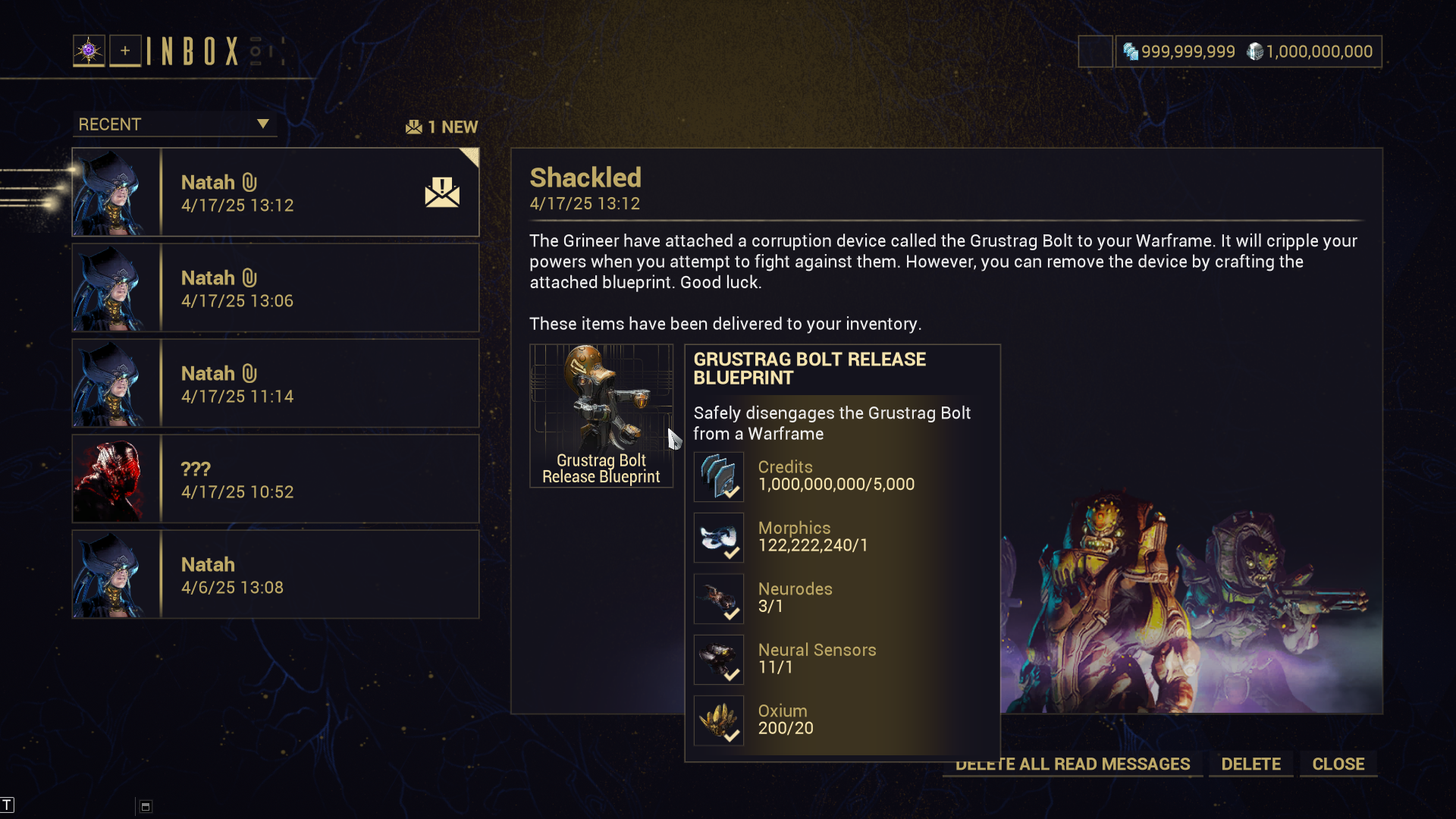
Task: Open the RECENT sort dropdown
Action: [x=174, y=124]
